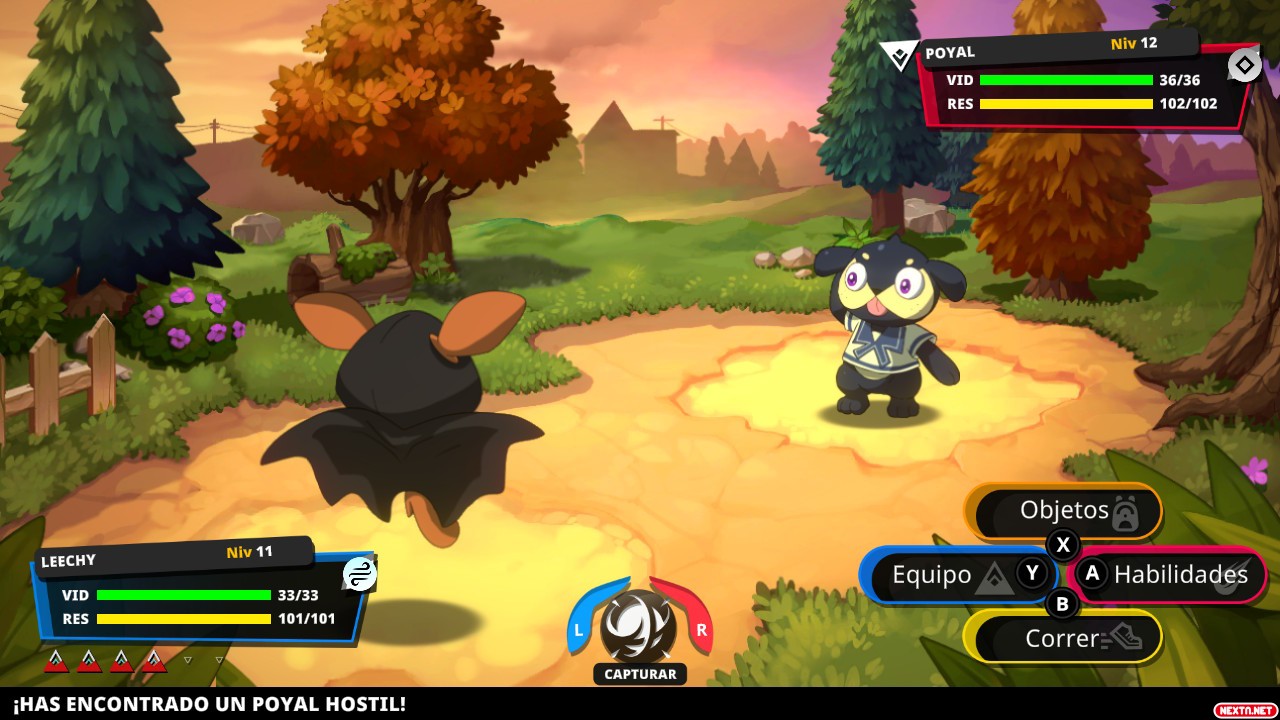Click Poyal's type icon beside its name
The image size is (1280, 720).
coord(899,56)
